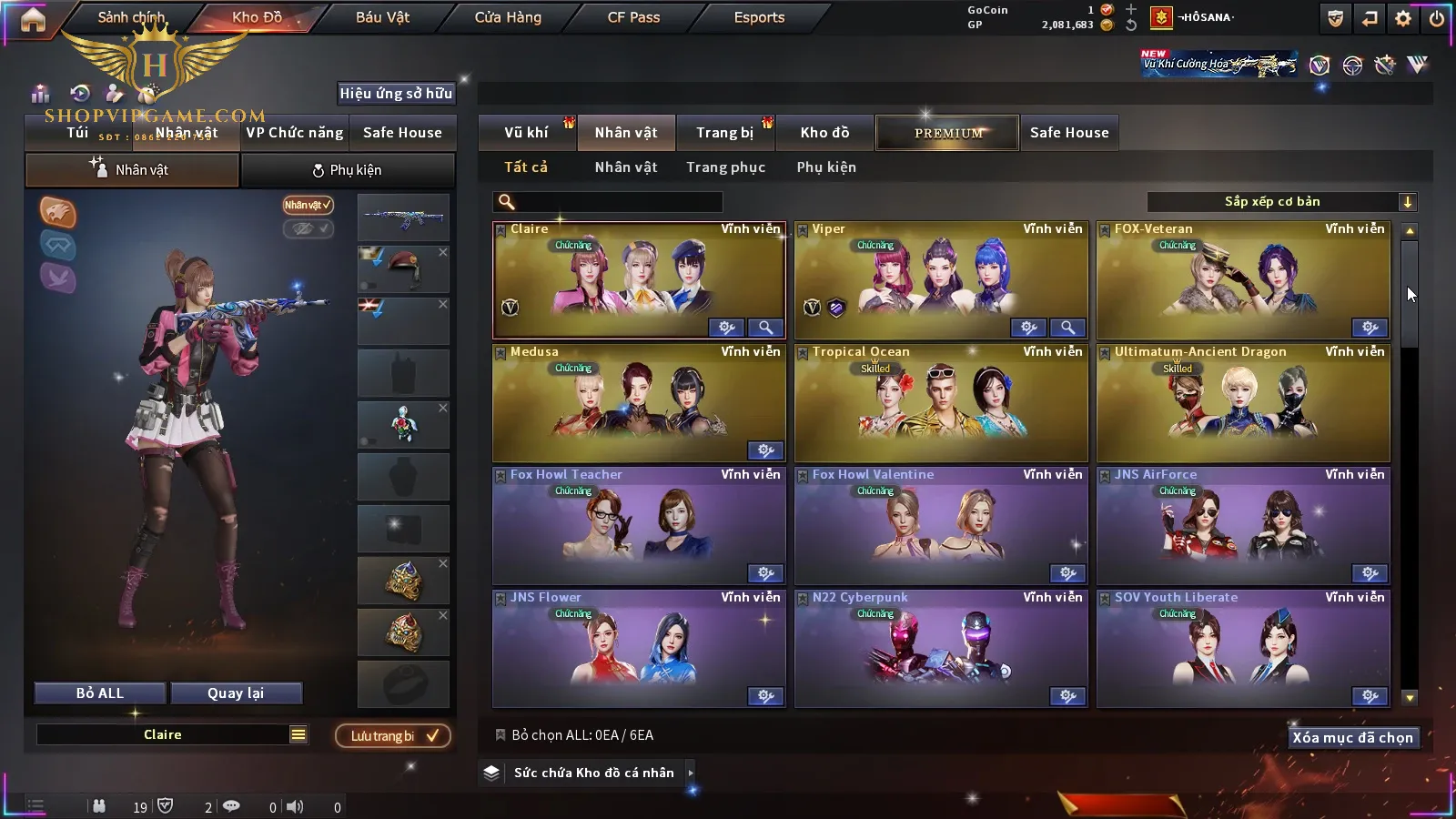Select JNS AirForce character card
Image resolution: width=1456 pixels, height=819 pixels.
pos(1242,525)
